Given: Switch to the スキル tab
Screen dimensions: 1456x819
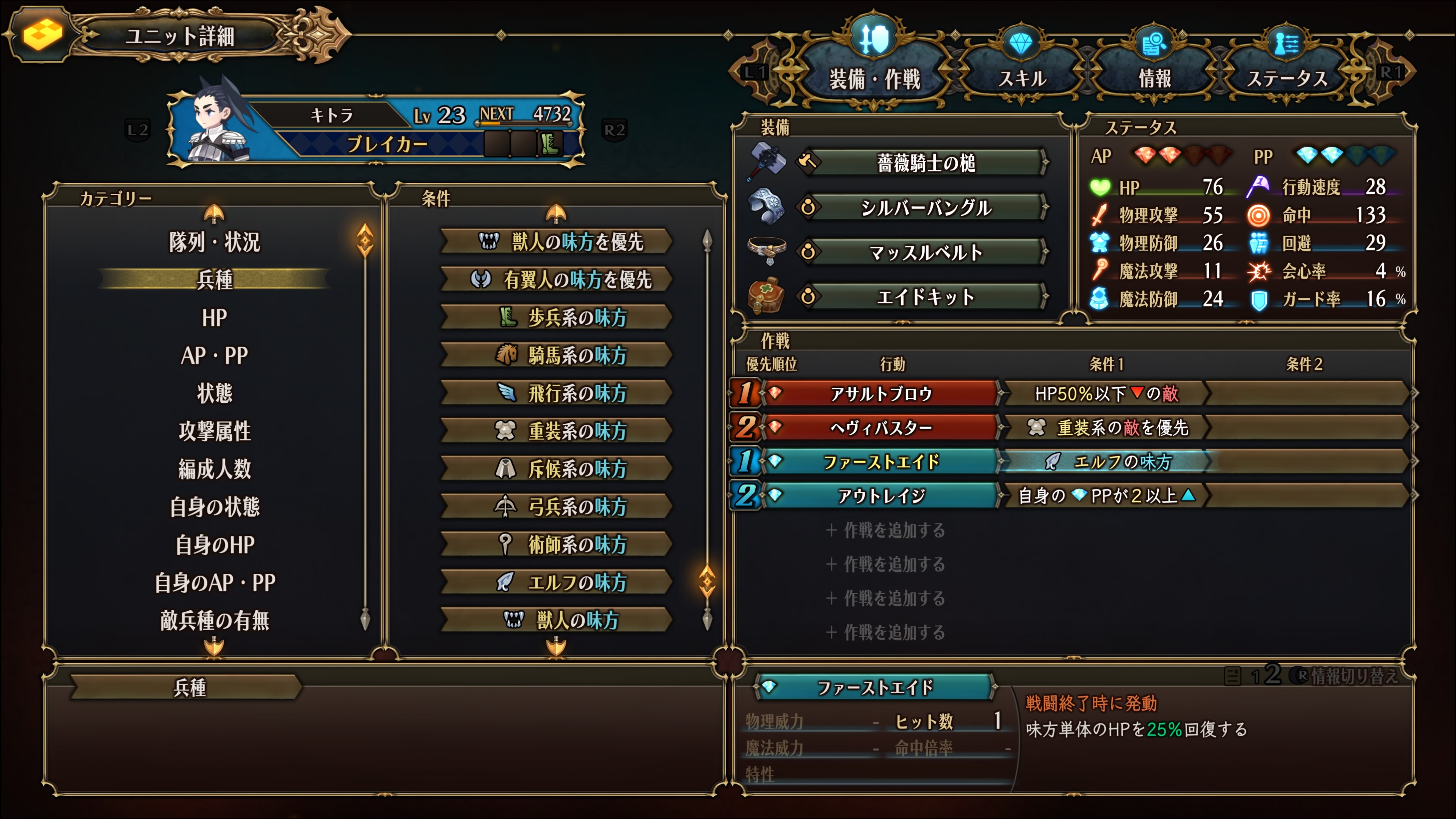Looking at the screenshot, I should pos(1022,78).
